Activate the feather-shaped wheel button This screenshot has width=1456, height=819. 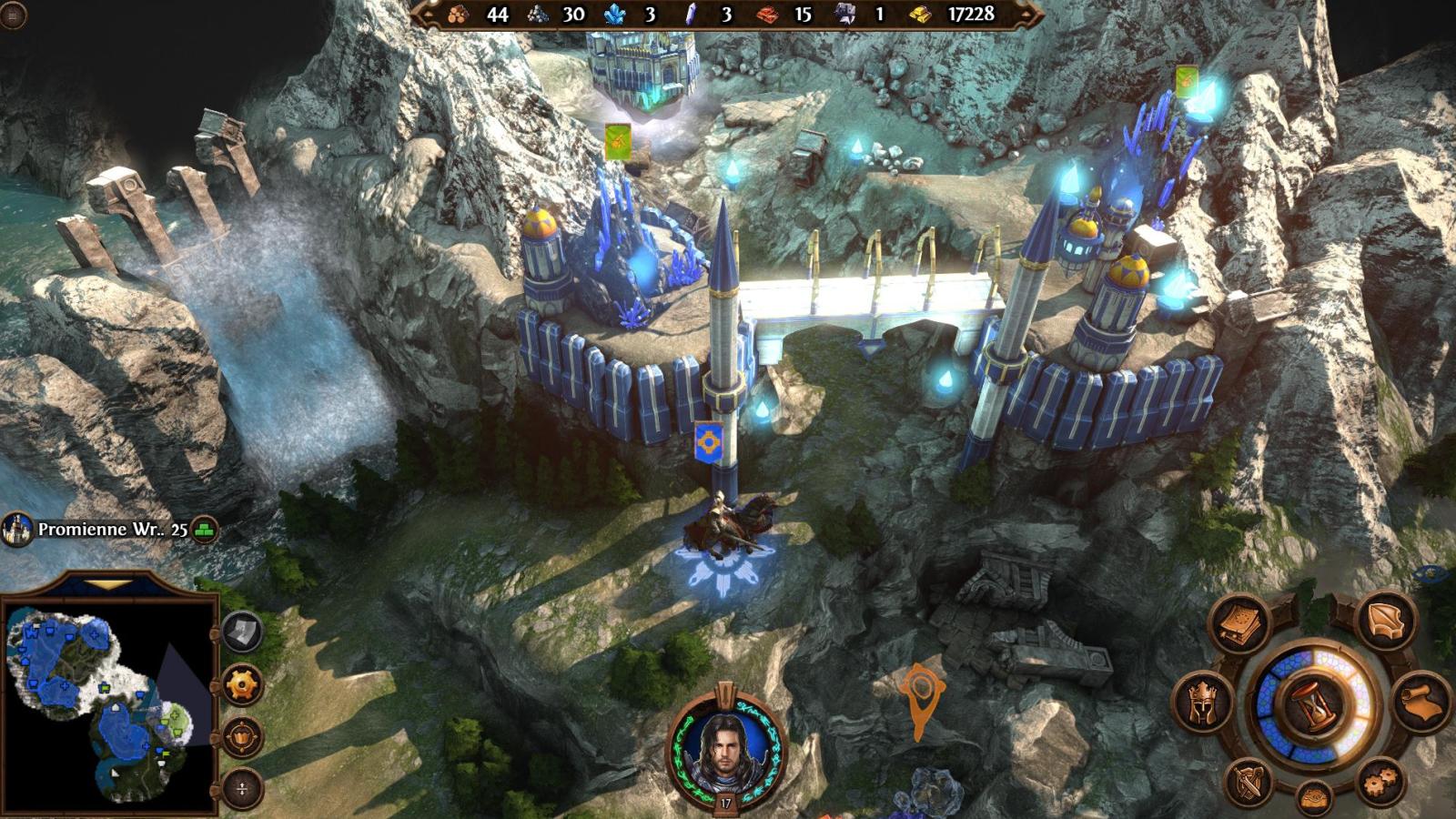click(1386, 622)
